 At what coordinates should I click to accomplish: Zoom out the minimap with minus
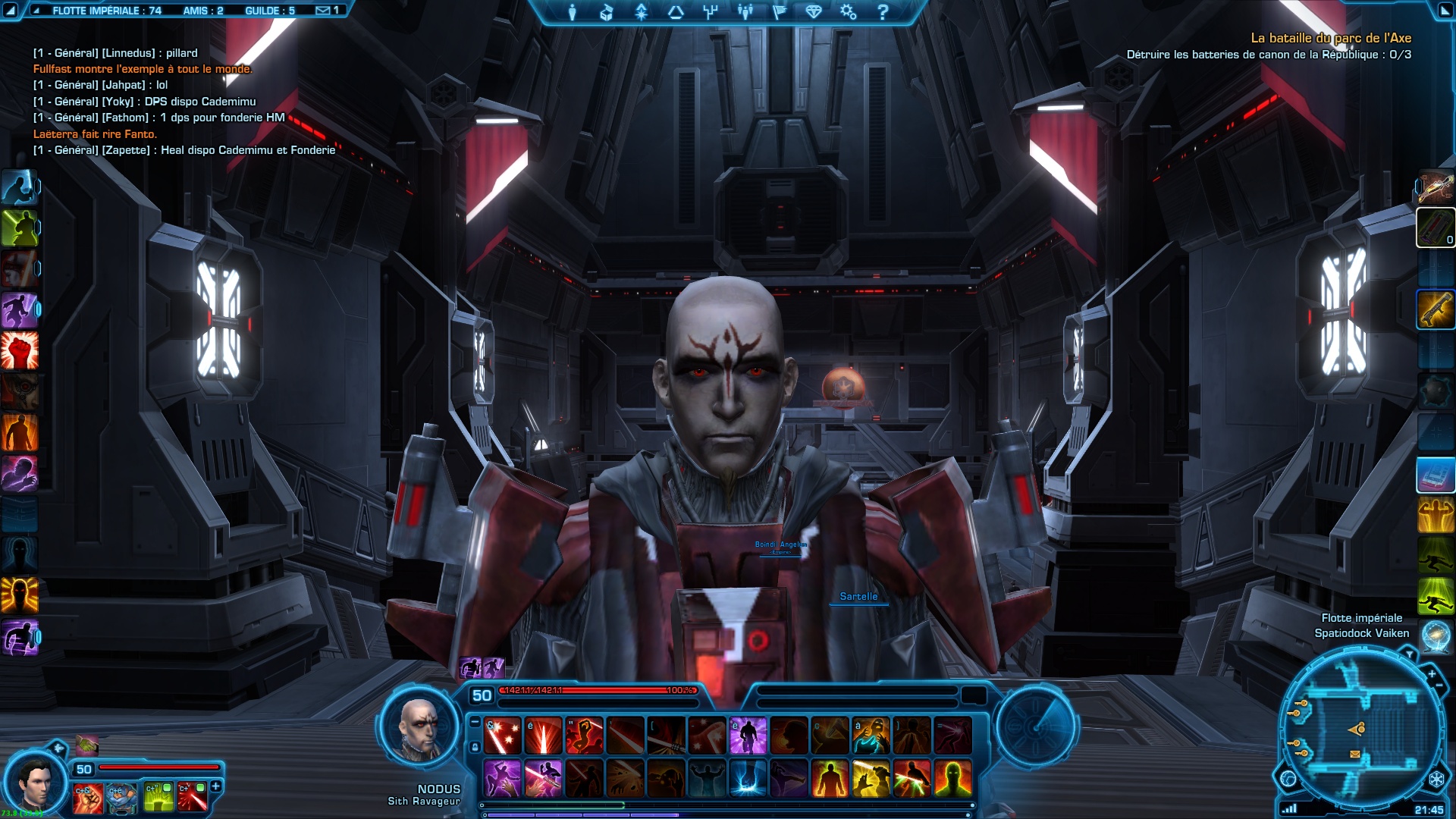(x=1439, y=686)
